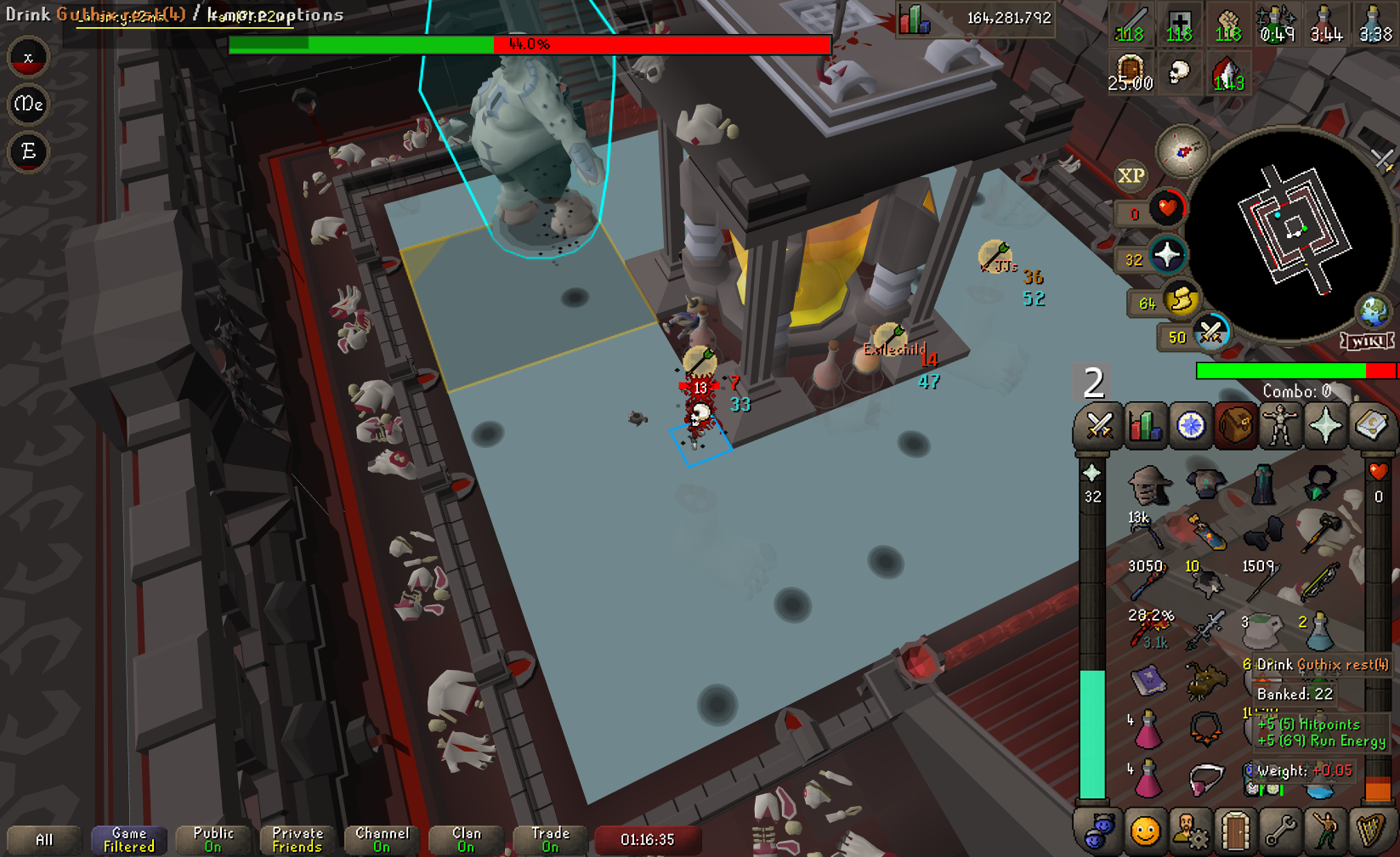The image size is (1400, 857).
Task: Toggle the Public chat filter
Action: pos(213,839)
